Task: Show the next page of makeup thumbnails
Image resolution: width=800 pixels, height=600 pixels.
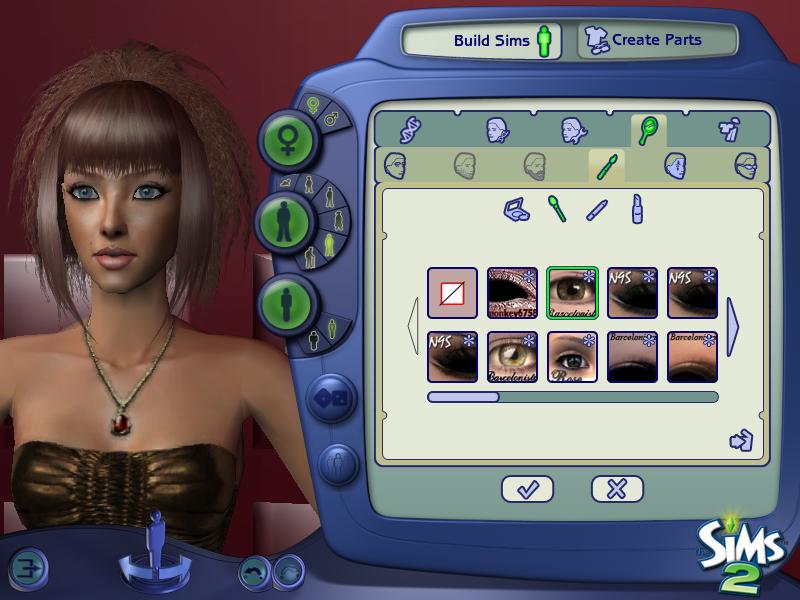Action: (x=733, y=325)
